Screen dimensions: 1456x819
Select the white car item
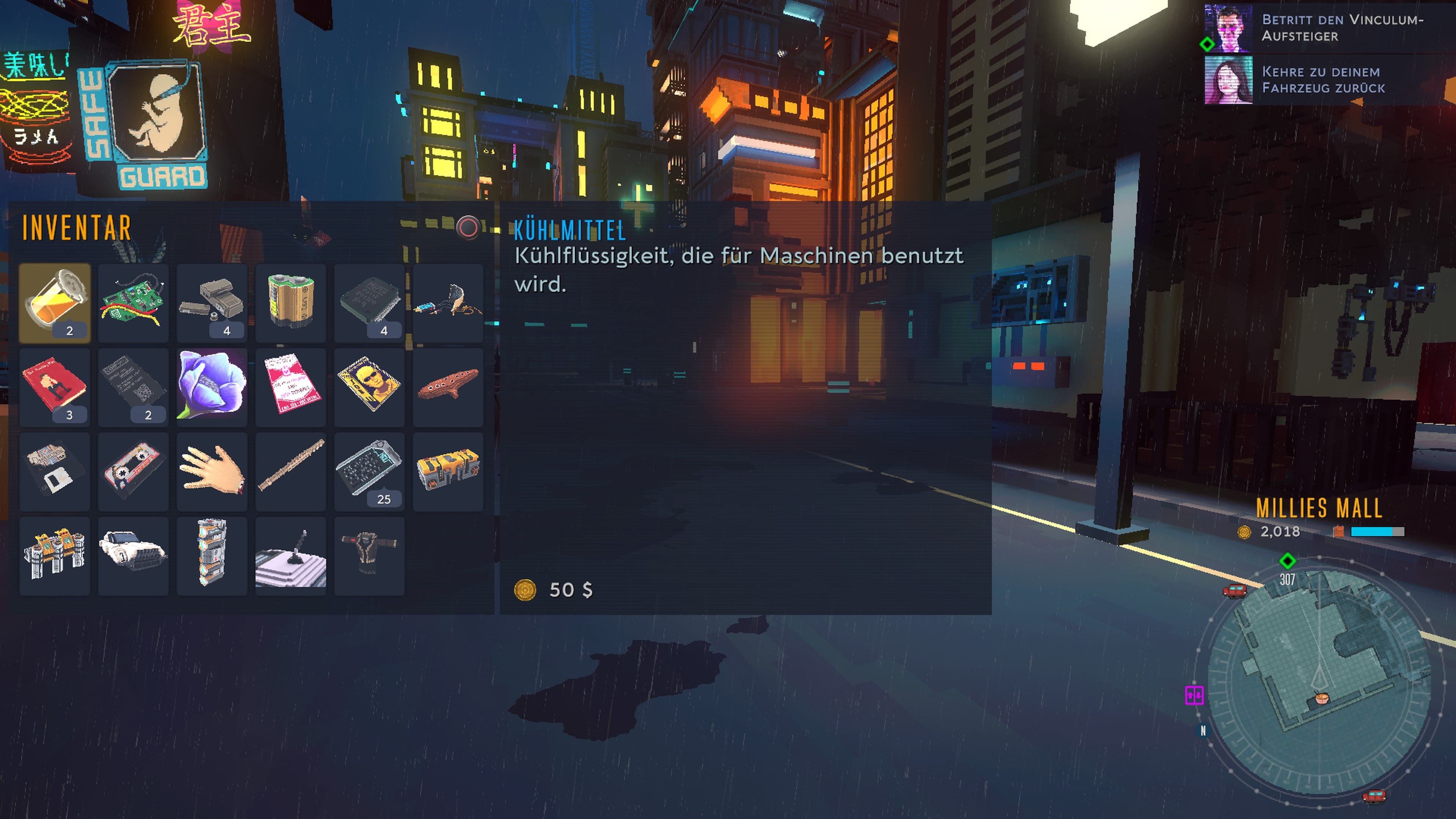pos(133,555)
